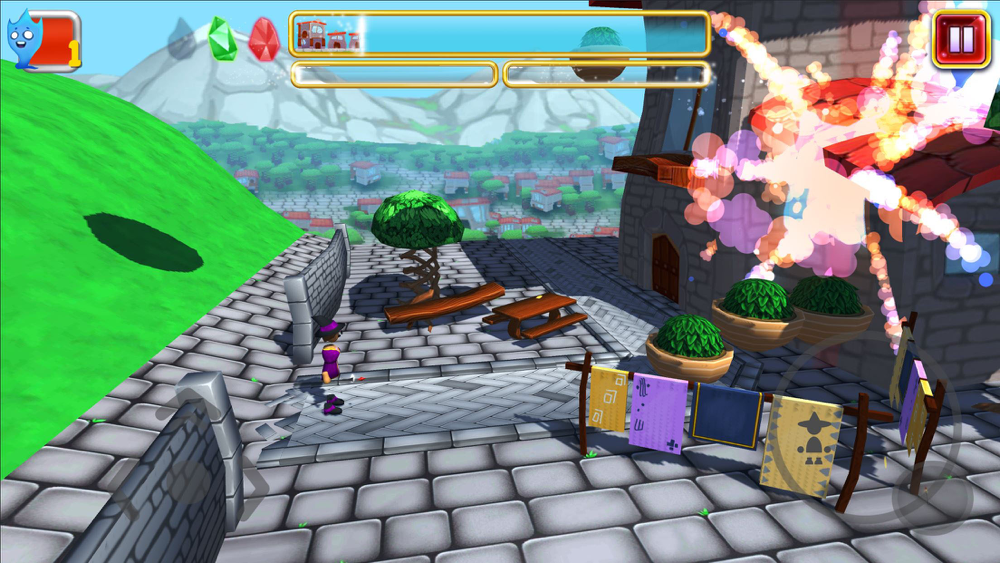Tap the small round action button
This screenshot has height=563, width=1000.
point(931,496)
